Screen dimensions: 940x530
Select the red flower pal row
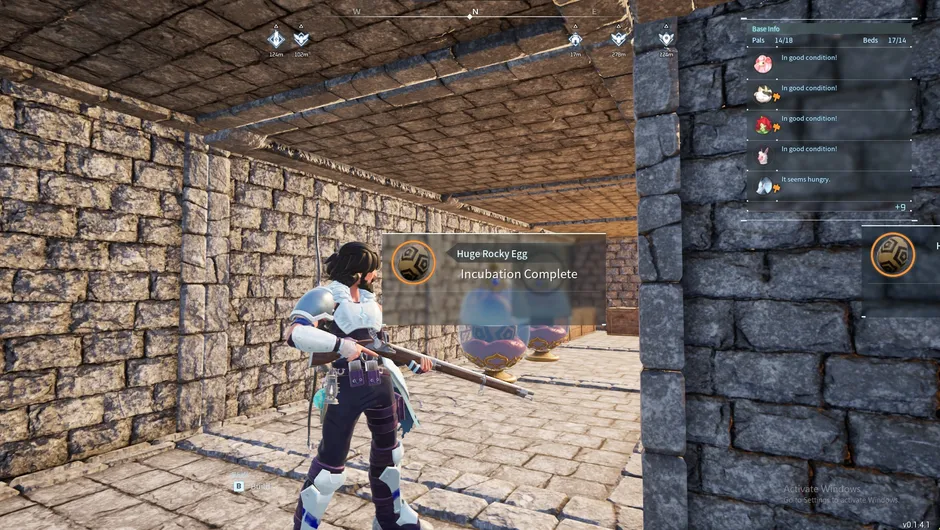point(764,125)
